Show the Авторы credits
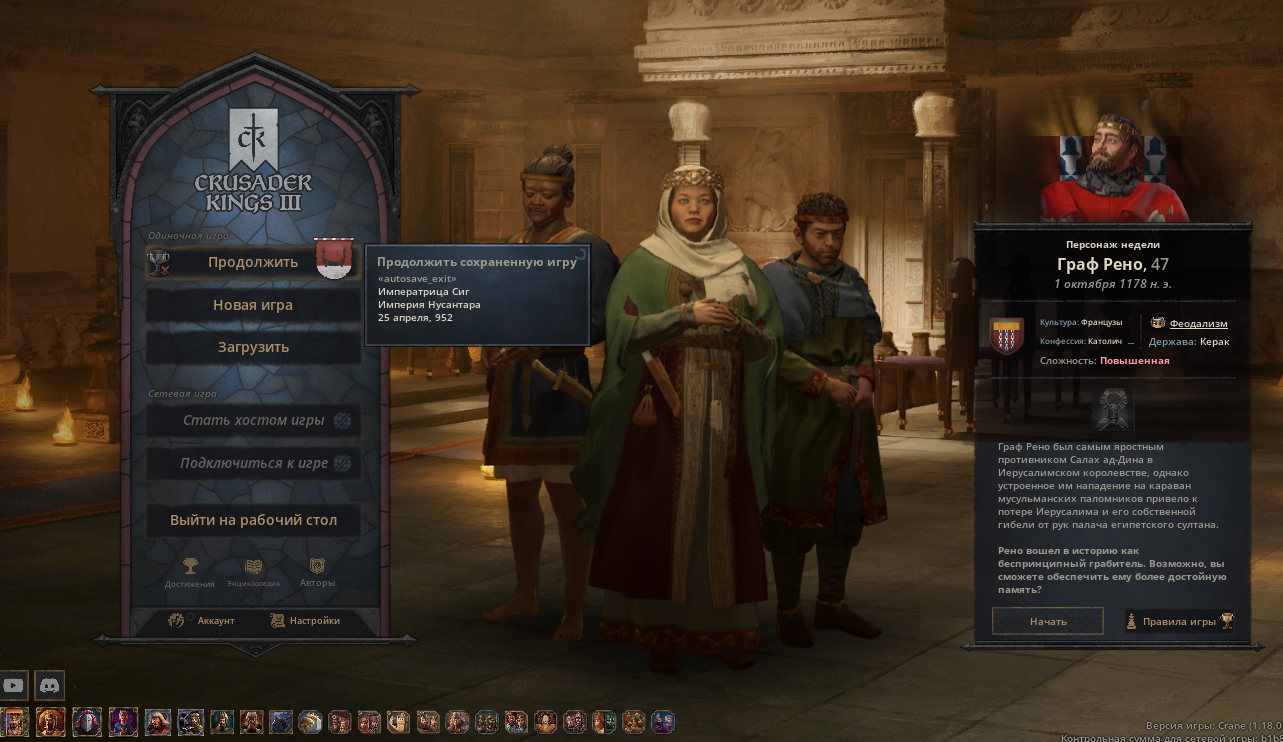Image resolution: width=1283 pixels, height=742 pixels. click(317, 573)
